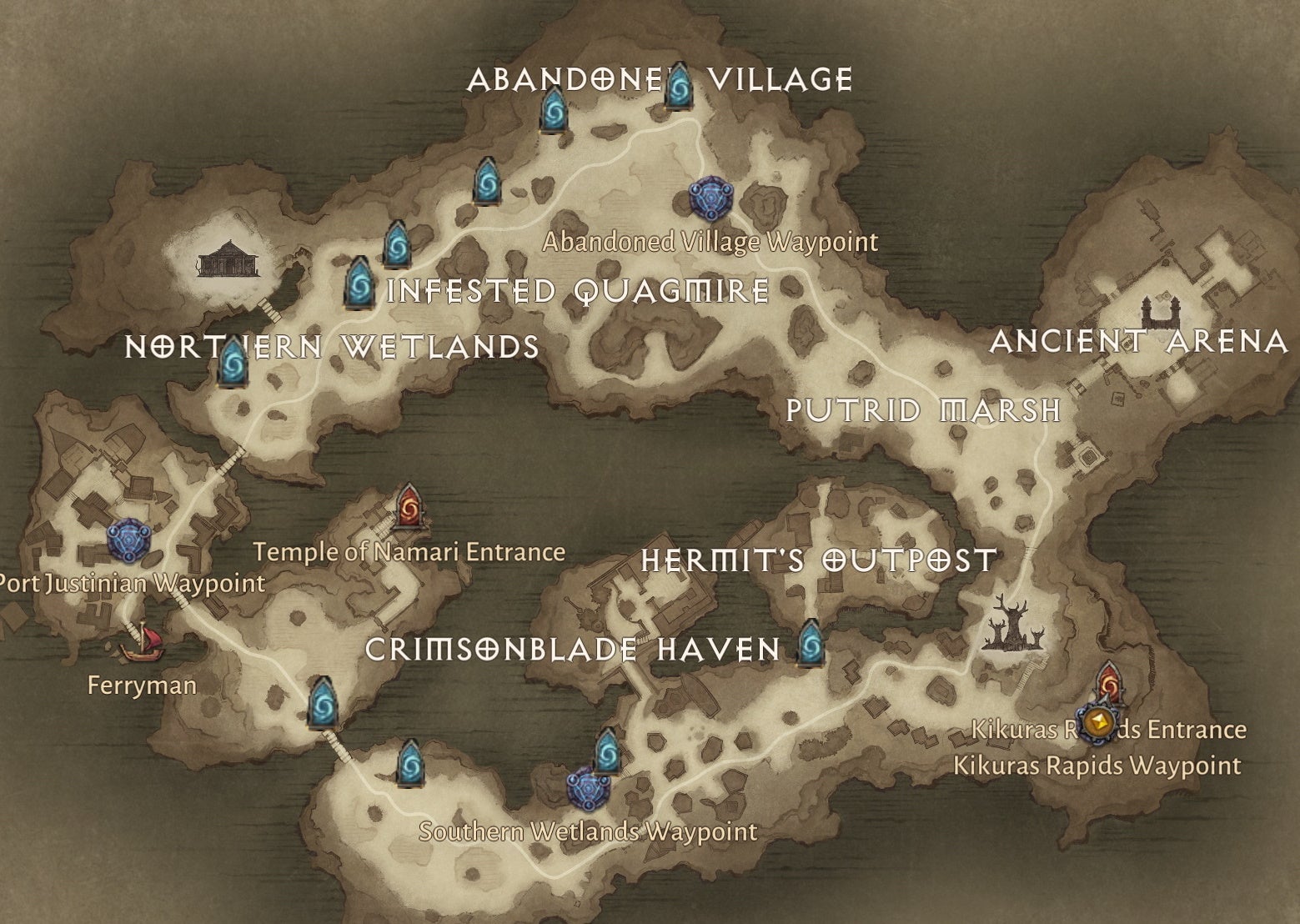1300x924 pixels.
Task: Click the Temple of Namari Entrance marker
Action: click(409, 506)
